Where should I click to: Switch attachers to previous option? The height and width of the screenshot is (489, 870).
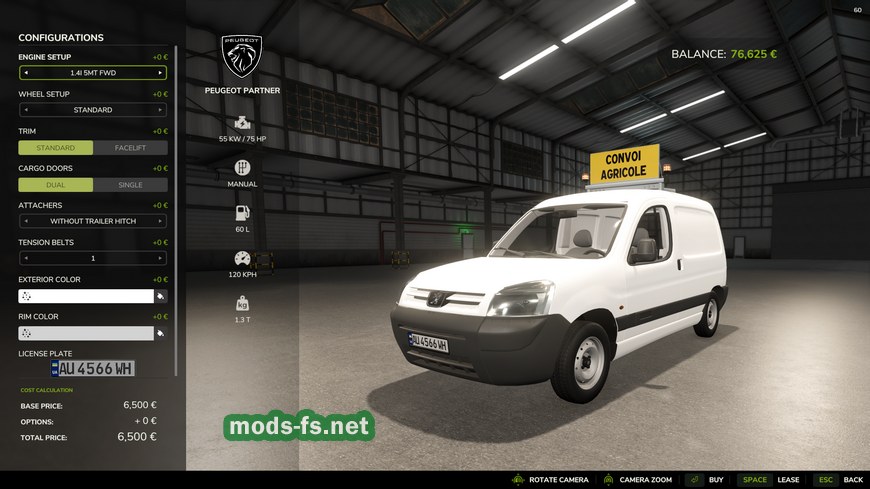(x=26, y=221)
